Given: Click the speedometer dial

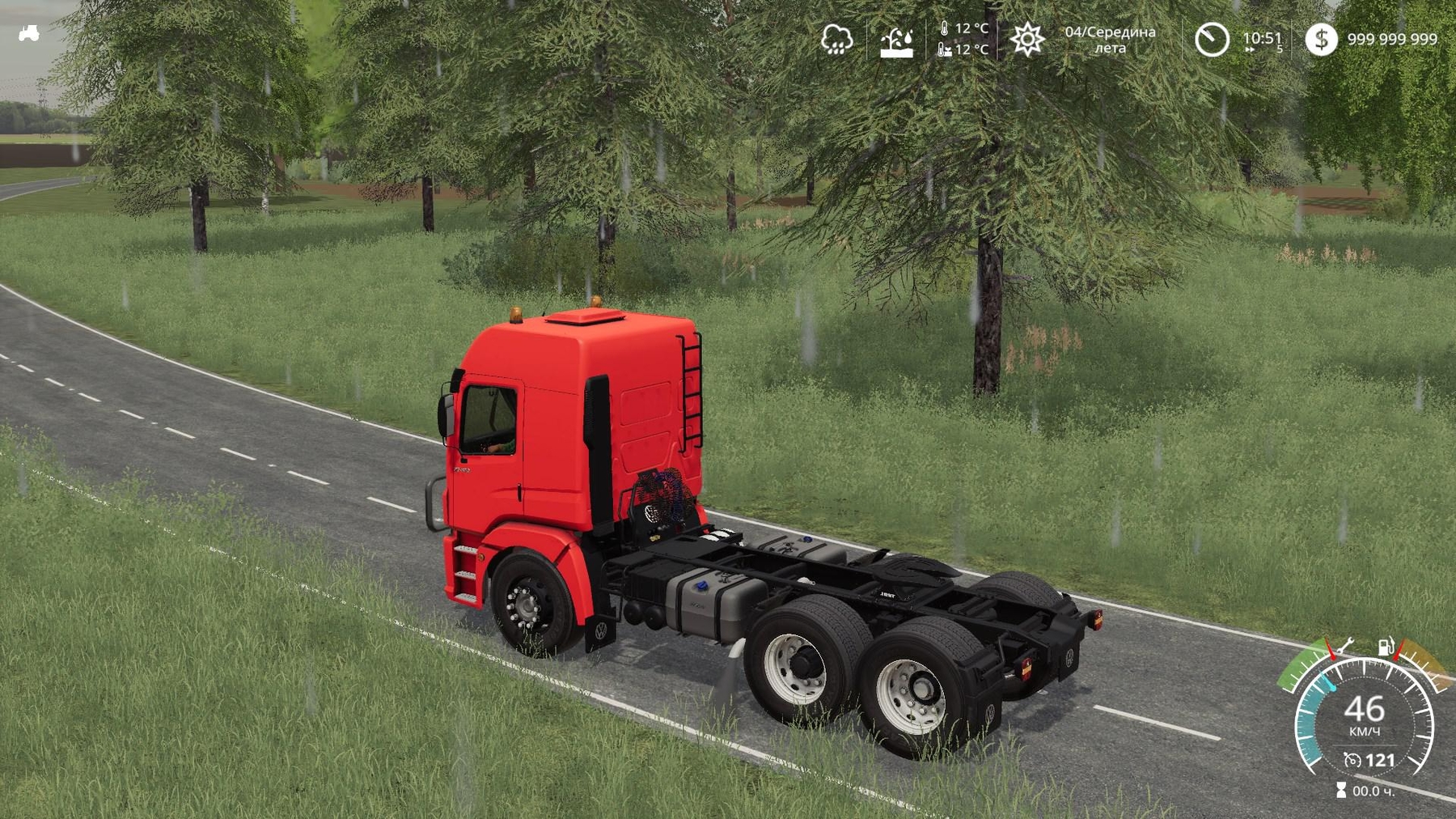Looking at the screenshot, I should [1365, 716].
